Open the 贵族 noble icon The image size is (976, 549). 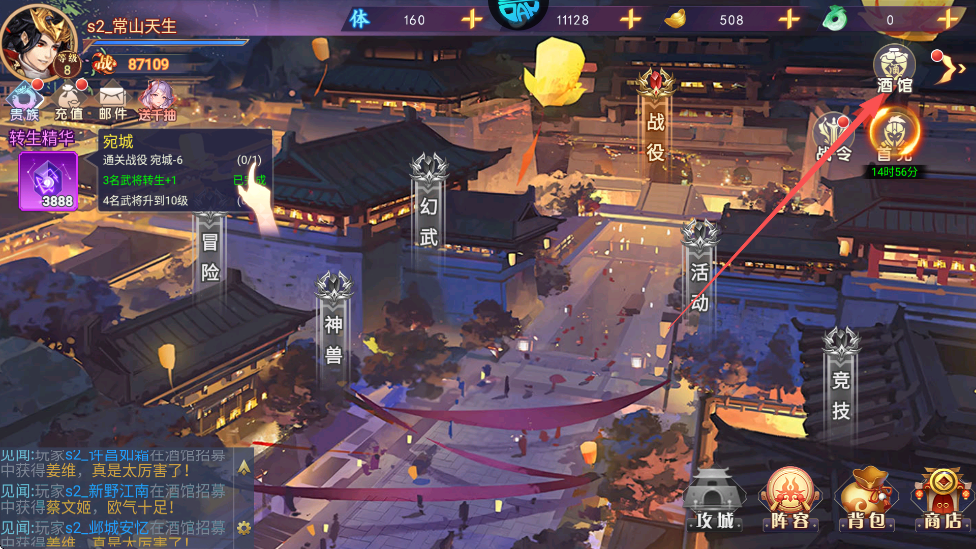click(x=24, y=102)
